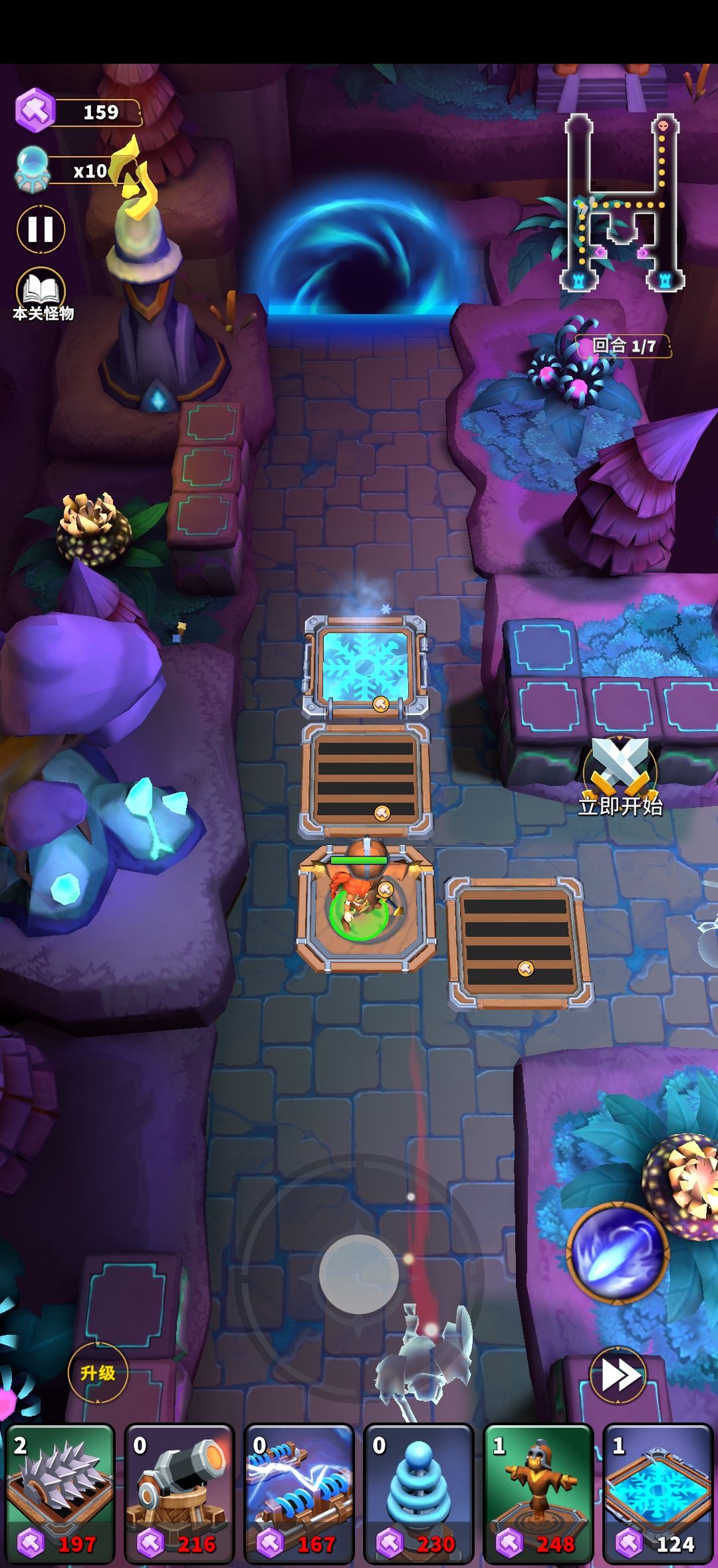Select the scarecrow dummy card
The image size is (718, 1568).
point(538,1492)
